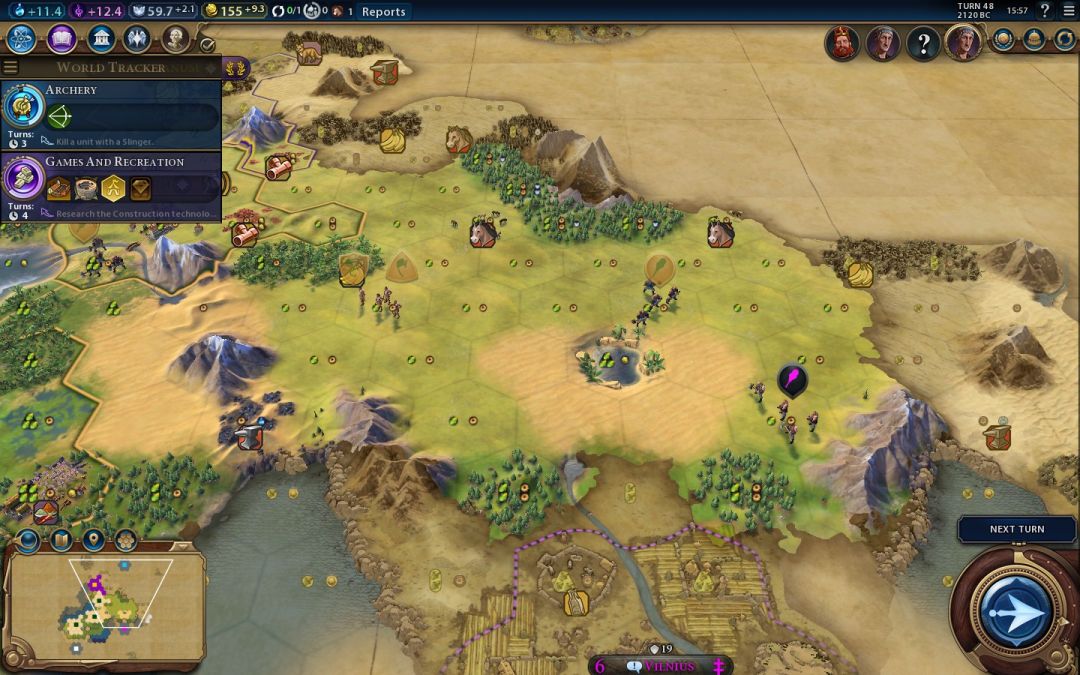Open the Religion screen icon
The image size is (1080, 675).
coord(138,40)
